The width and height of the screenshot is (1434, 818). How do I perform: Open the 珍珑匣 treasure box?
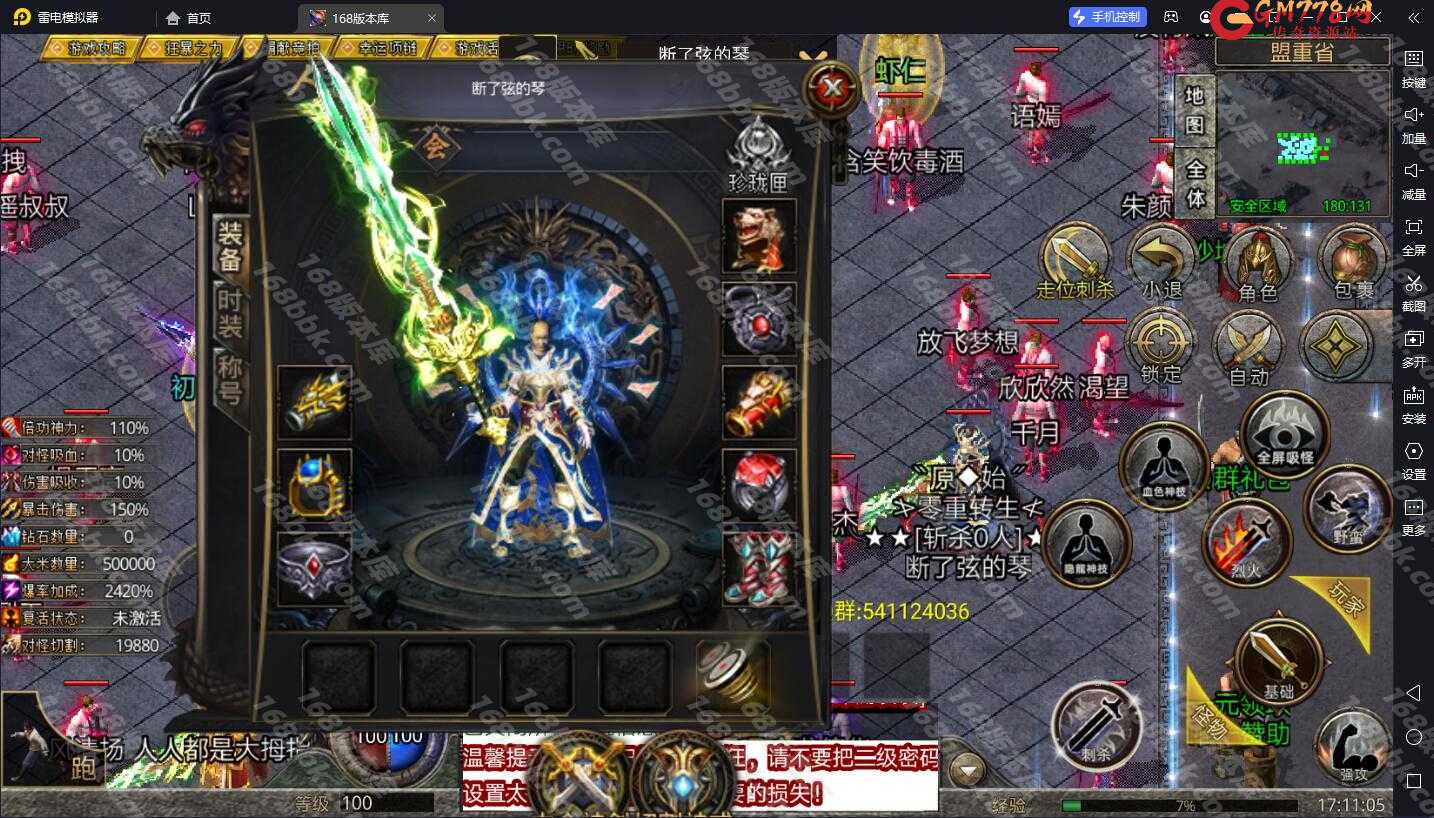click(758, 155)
